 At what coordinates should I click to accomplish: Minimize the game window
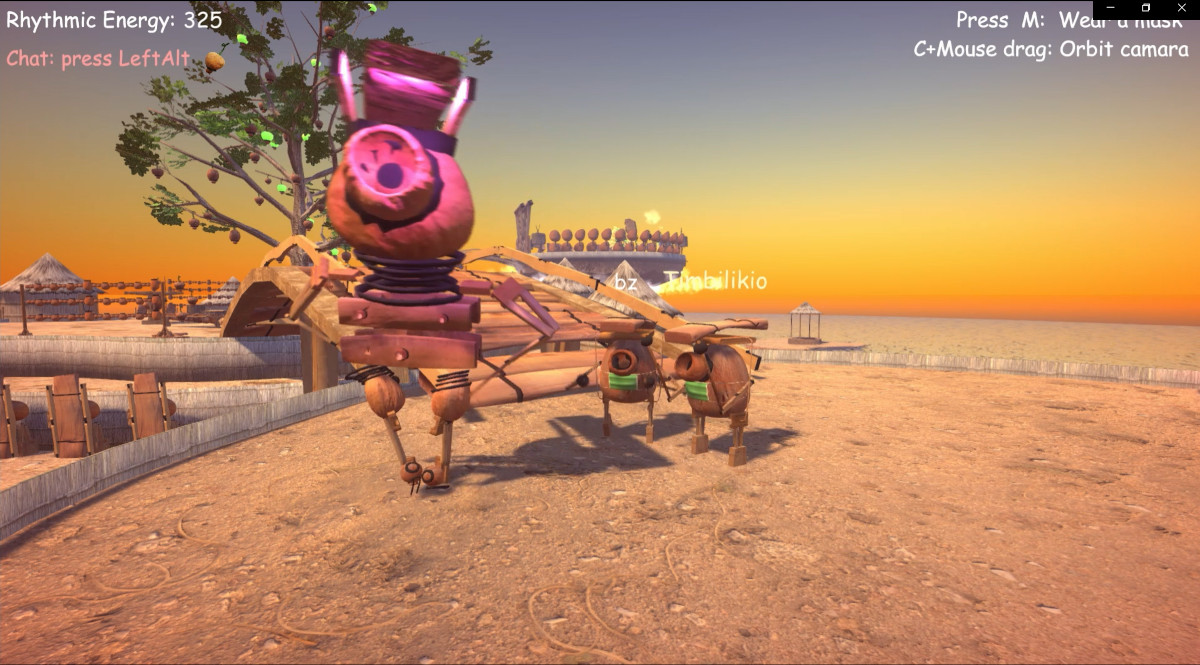point(1111,8)
